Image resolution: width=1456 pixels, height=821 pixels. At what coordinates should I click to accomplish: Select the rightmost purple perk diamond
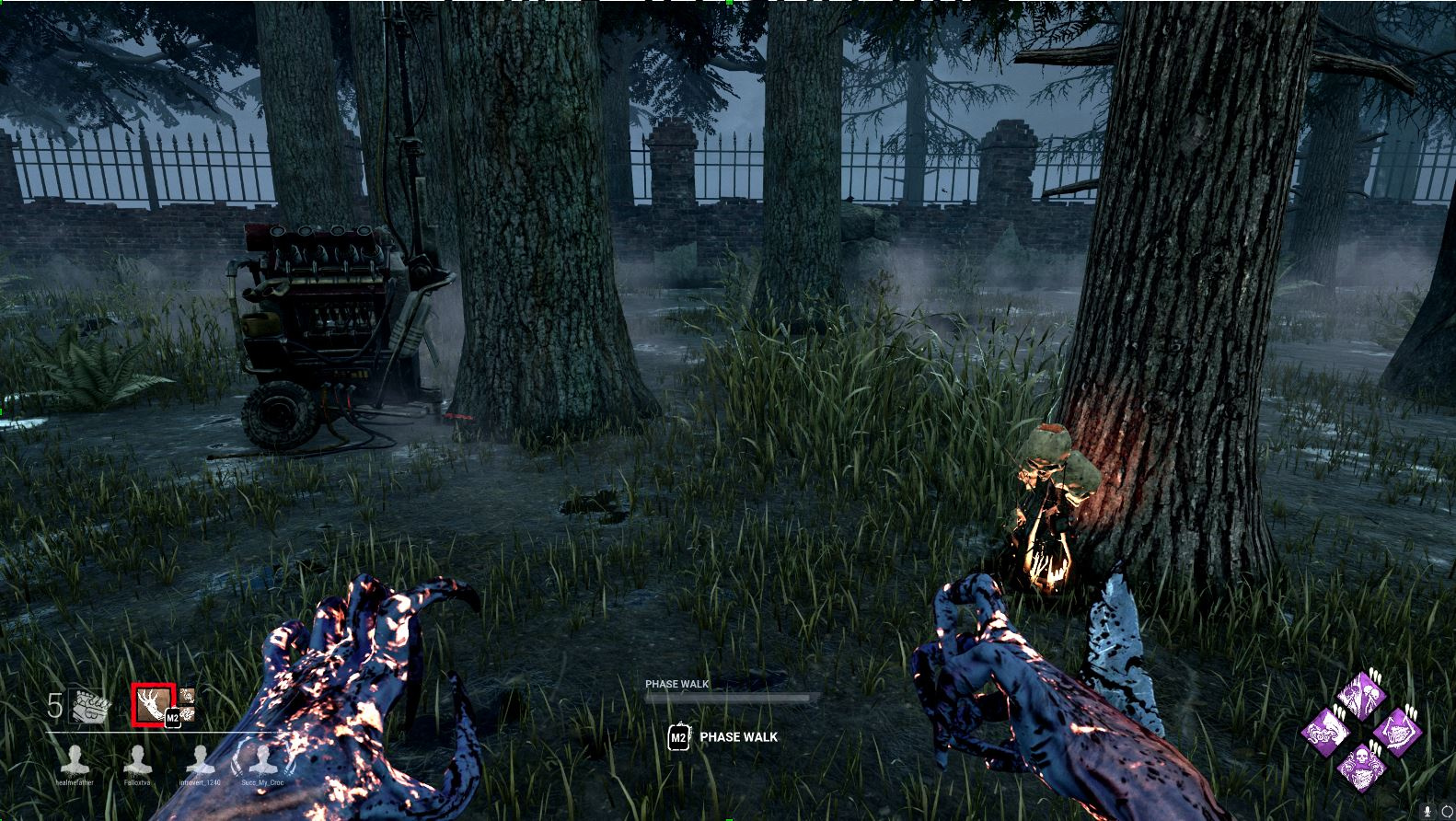click(x=1399, y=731)
